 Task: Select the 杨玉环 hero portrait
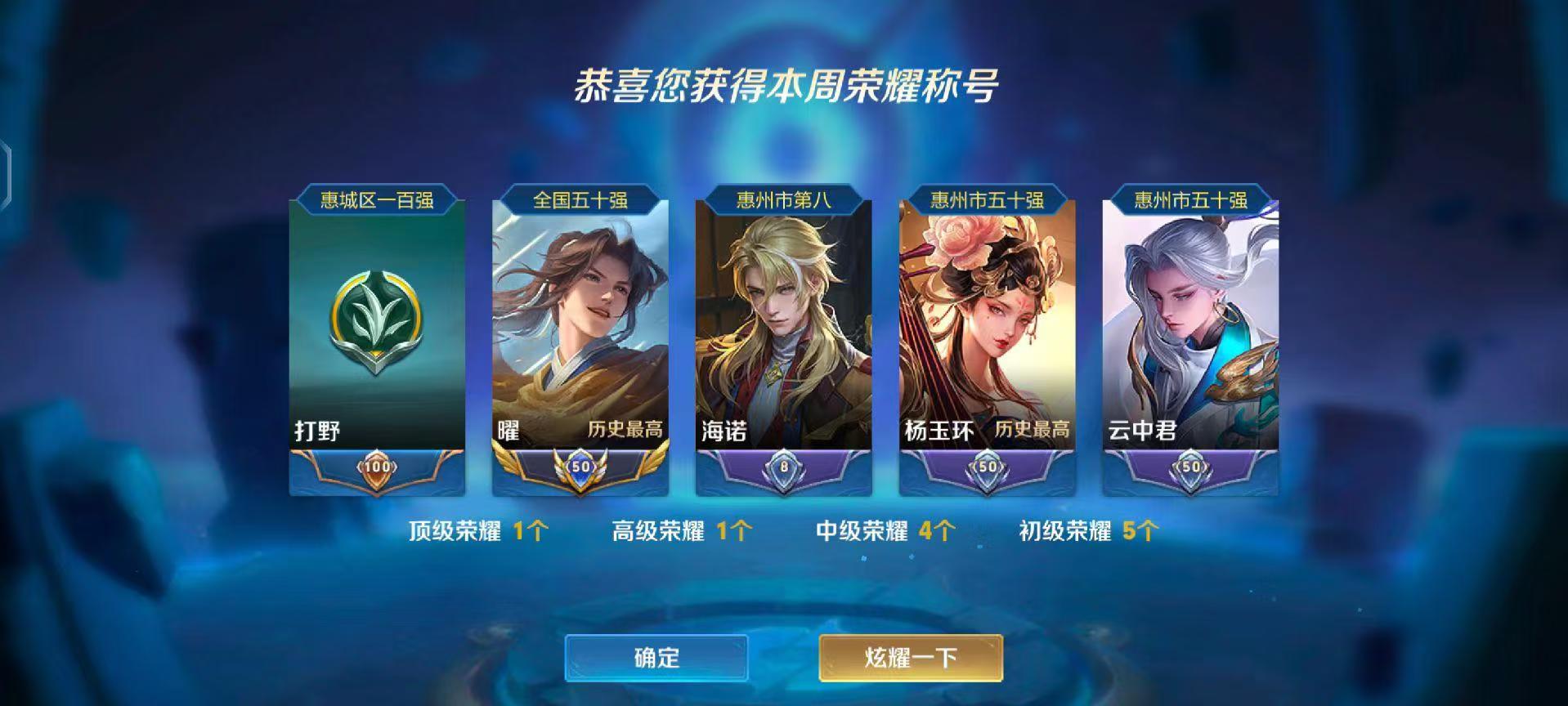(984, 319)
